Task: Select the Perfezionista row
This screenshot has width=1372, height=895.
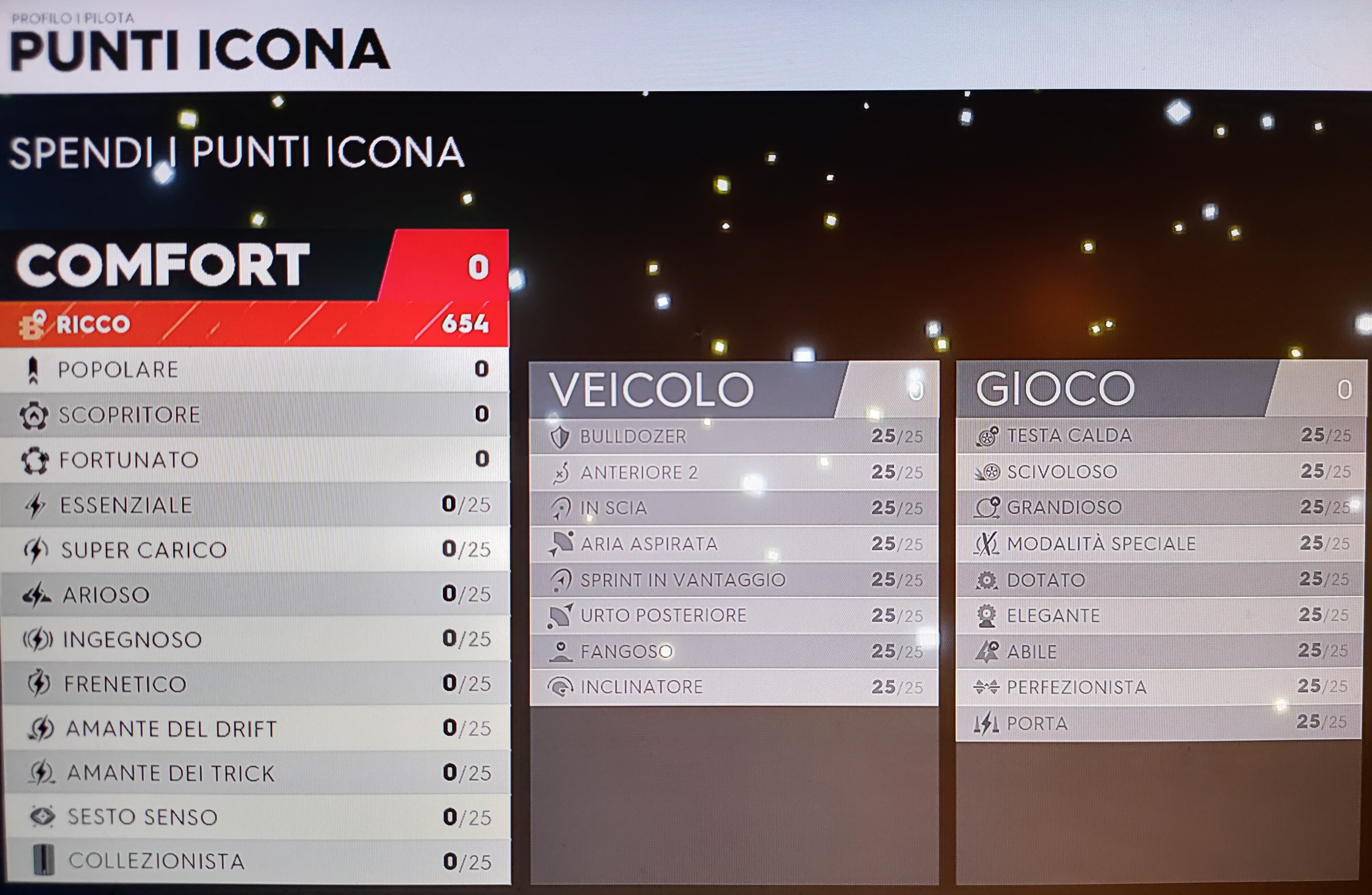Action: (1160, 687)
